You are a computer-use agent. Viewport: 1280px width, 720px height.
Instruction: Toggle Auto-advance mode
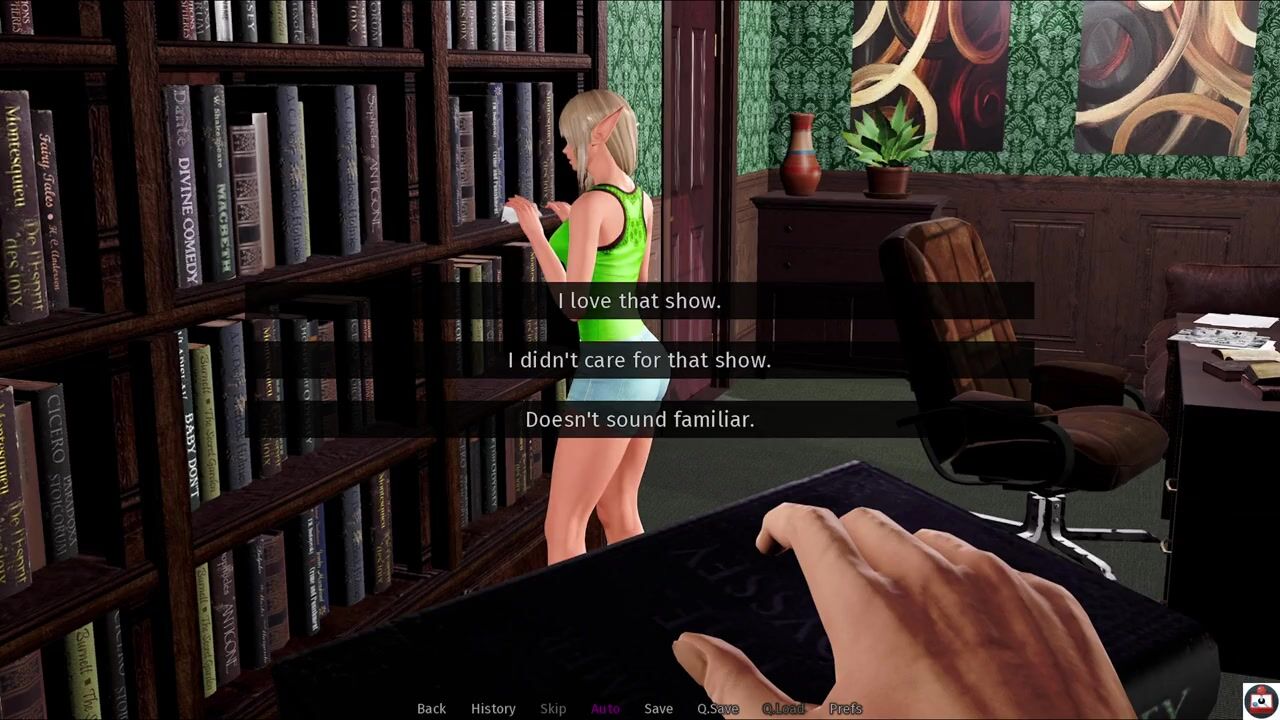click(x=605, y=708)
